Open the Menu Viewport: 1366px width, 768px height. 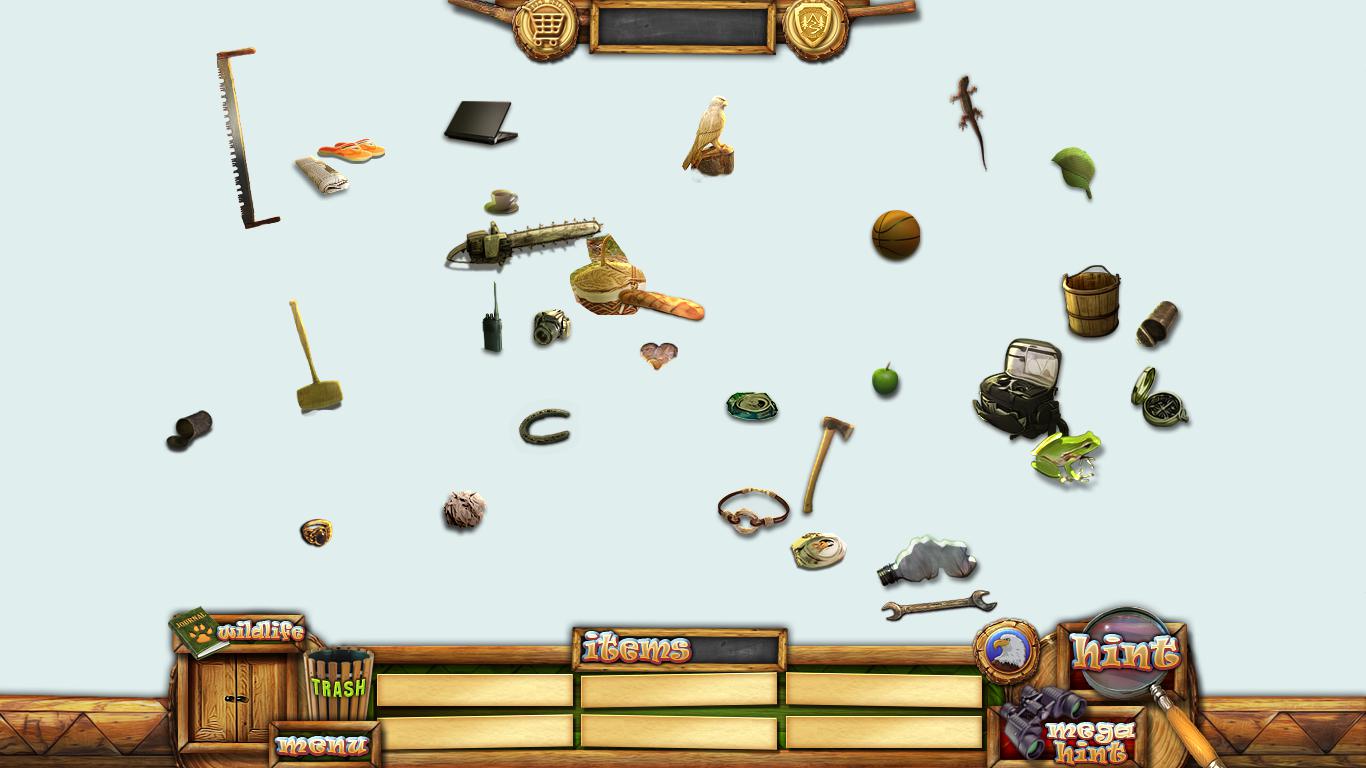(x=323, y=745)
